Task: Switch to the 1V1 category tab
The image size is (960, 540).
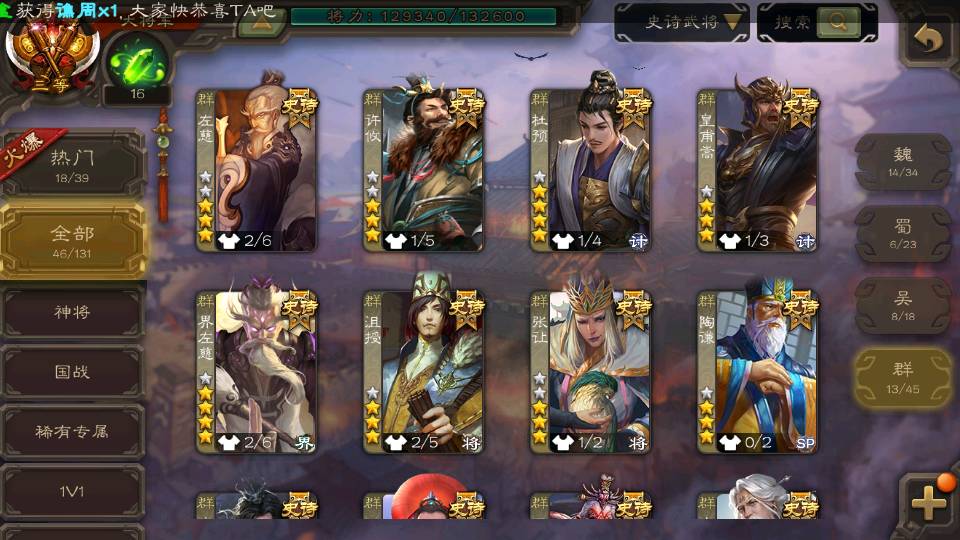Action: coord(72,491)
